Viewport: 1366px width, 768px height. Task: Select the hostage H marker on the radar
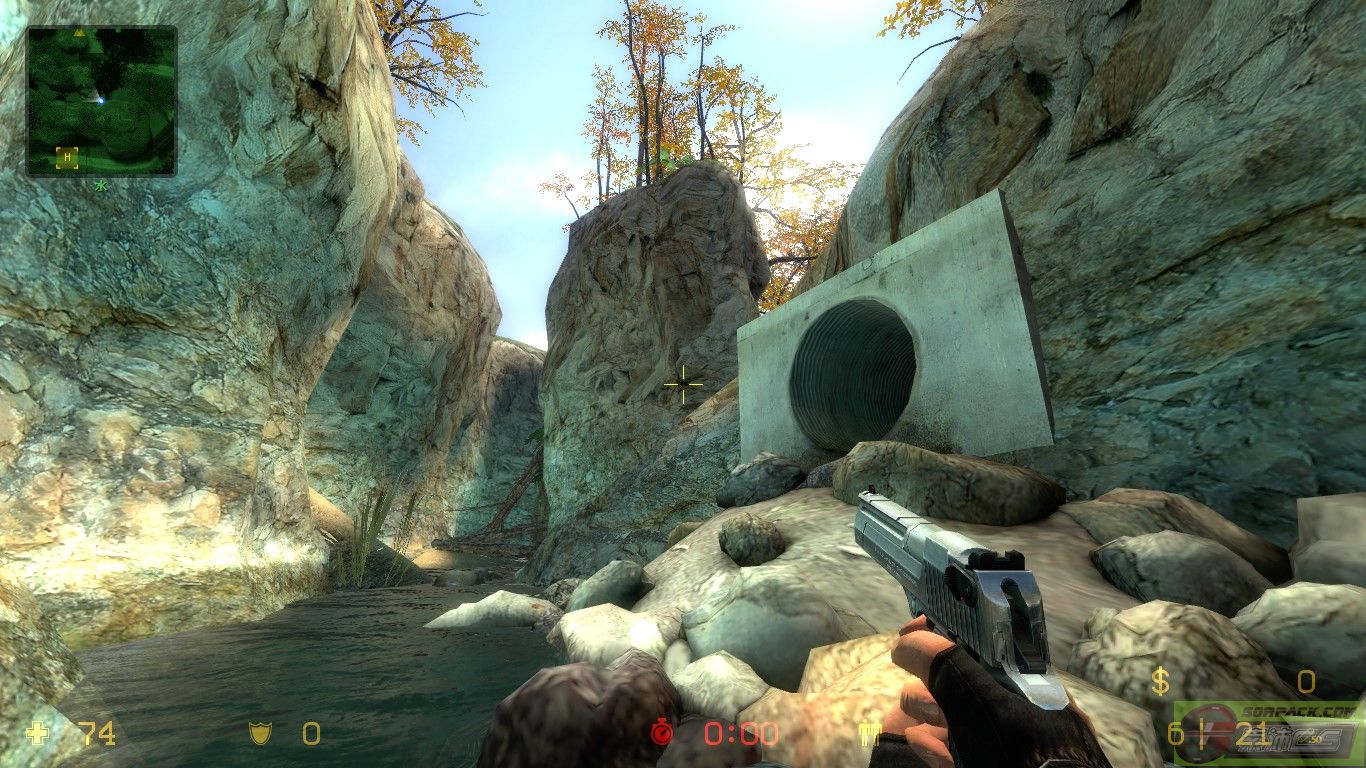click(x=67, y=156)
